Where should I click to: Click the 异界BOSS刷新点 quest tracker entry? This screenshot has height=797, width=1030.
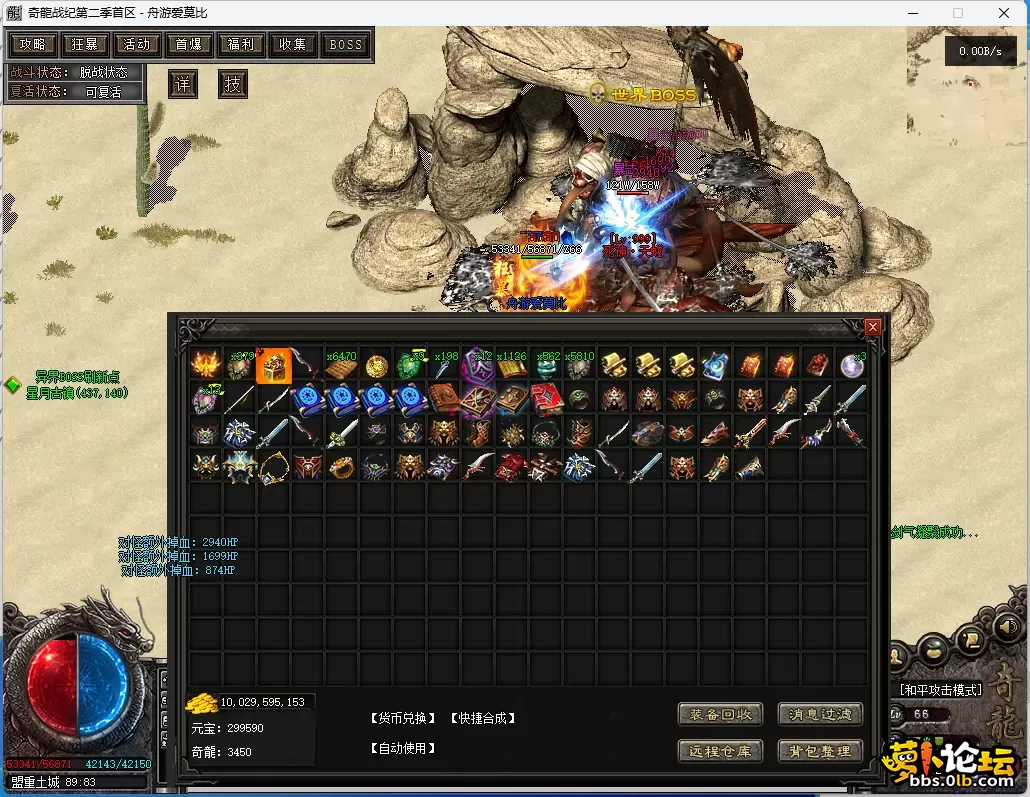77,377
